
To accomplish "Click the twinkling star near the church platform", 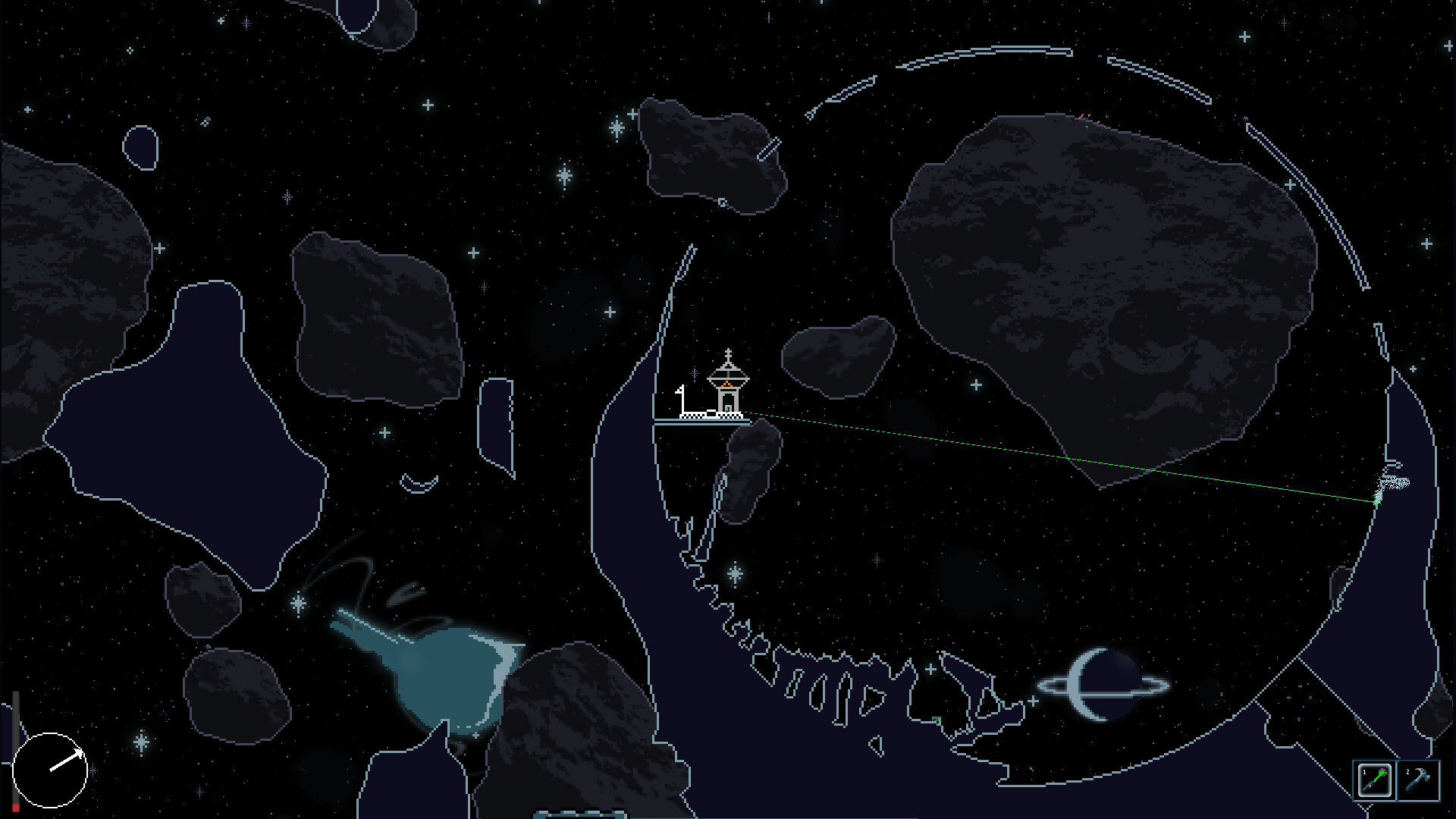I will [695, 374].
